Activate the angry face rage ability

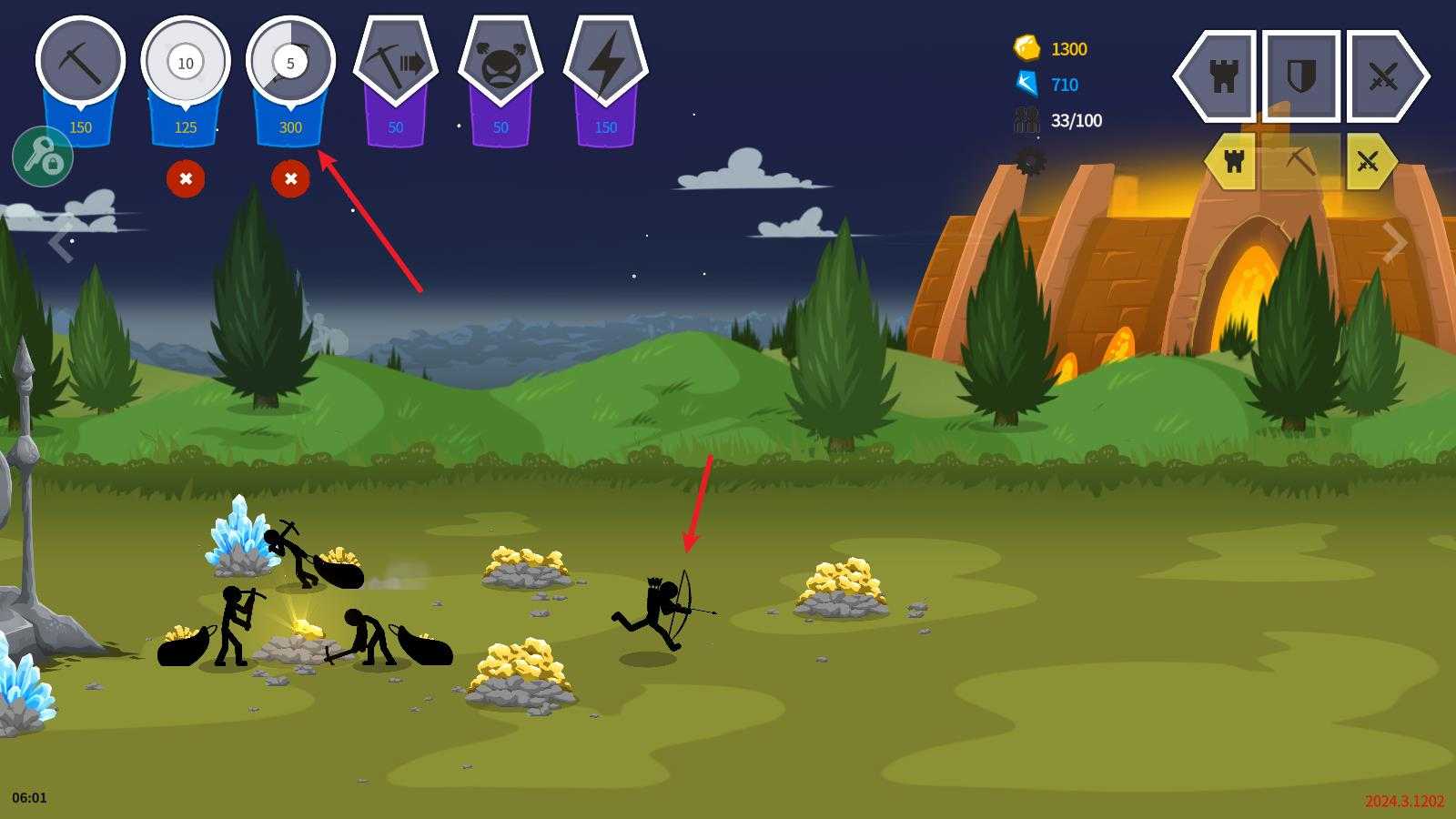tap(500, 64)
